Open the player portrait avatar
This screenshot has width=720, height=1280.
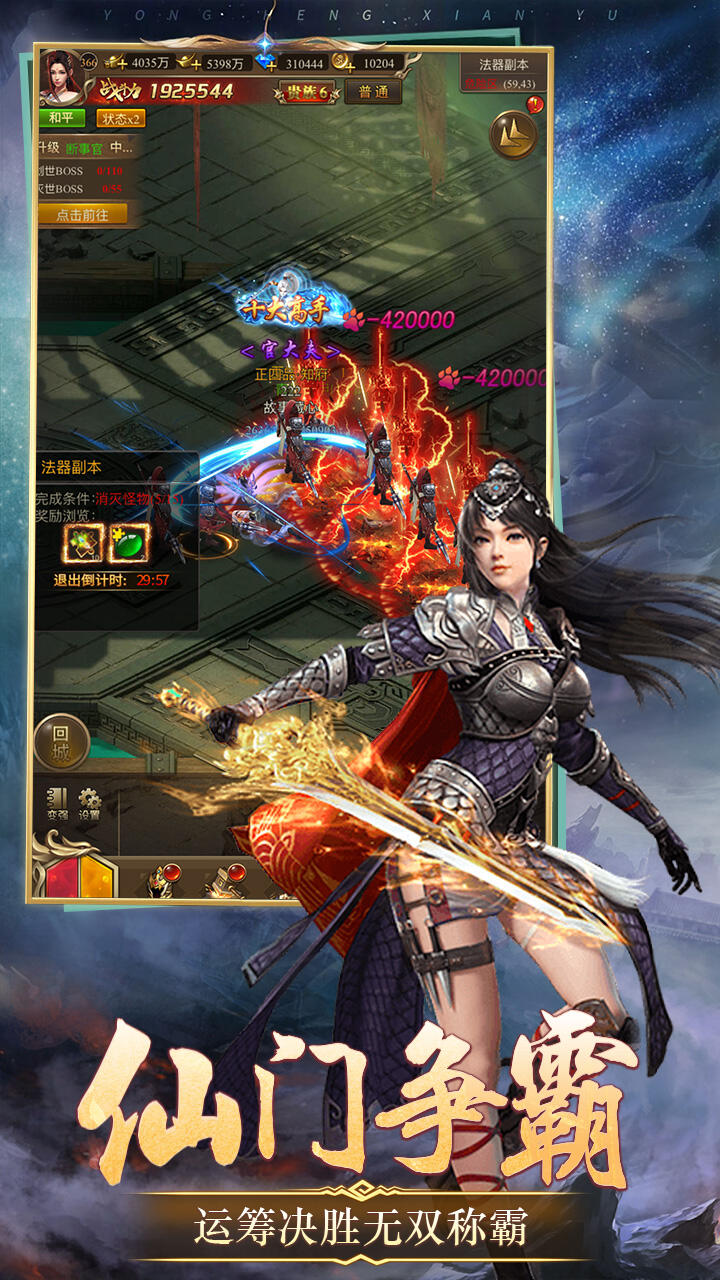coord(58,77)
